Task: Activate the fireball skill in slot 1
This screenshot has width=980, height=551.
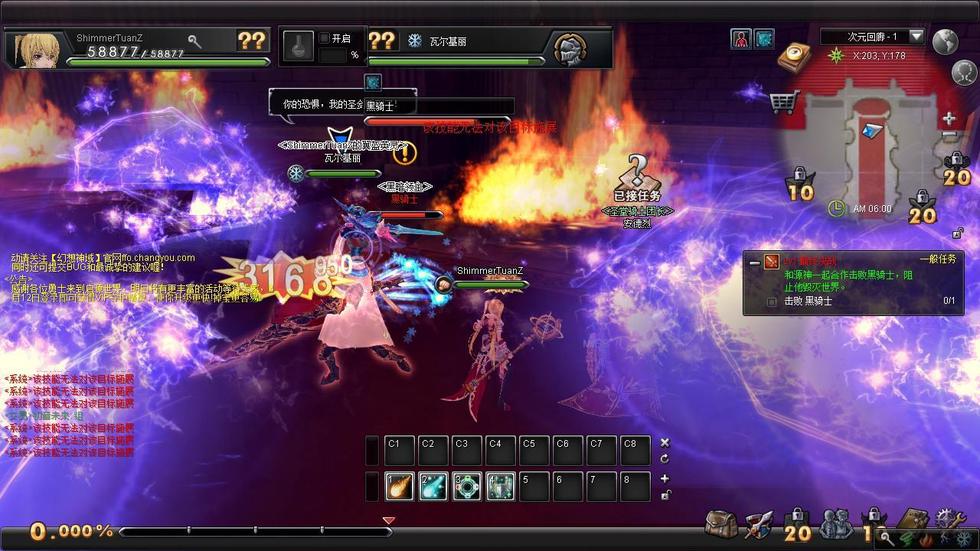Action: tap(400, 486)
